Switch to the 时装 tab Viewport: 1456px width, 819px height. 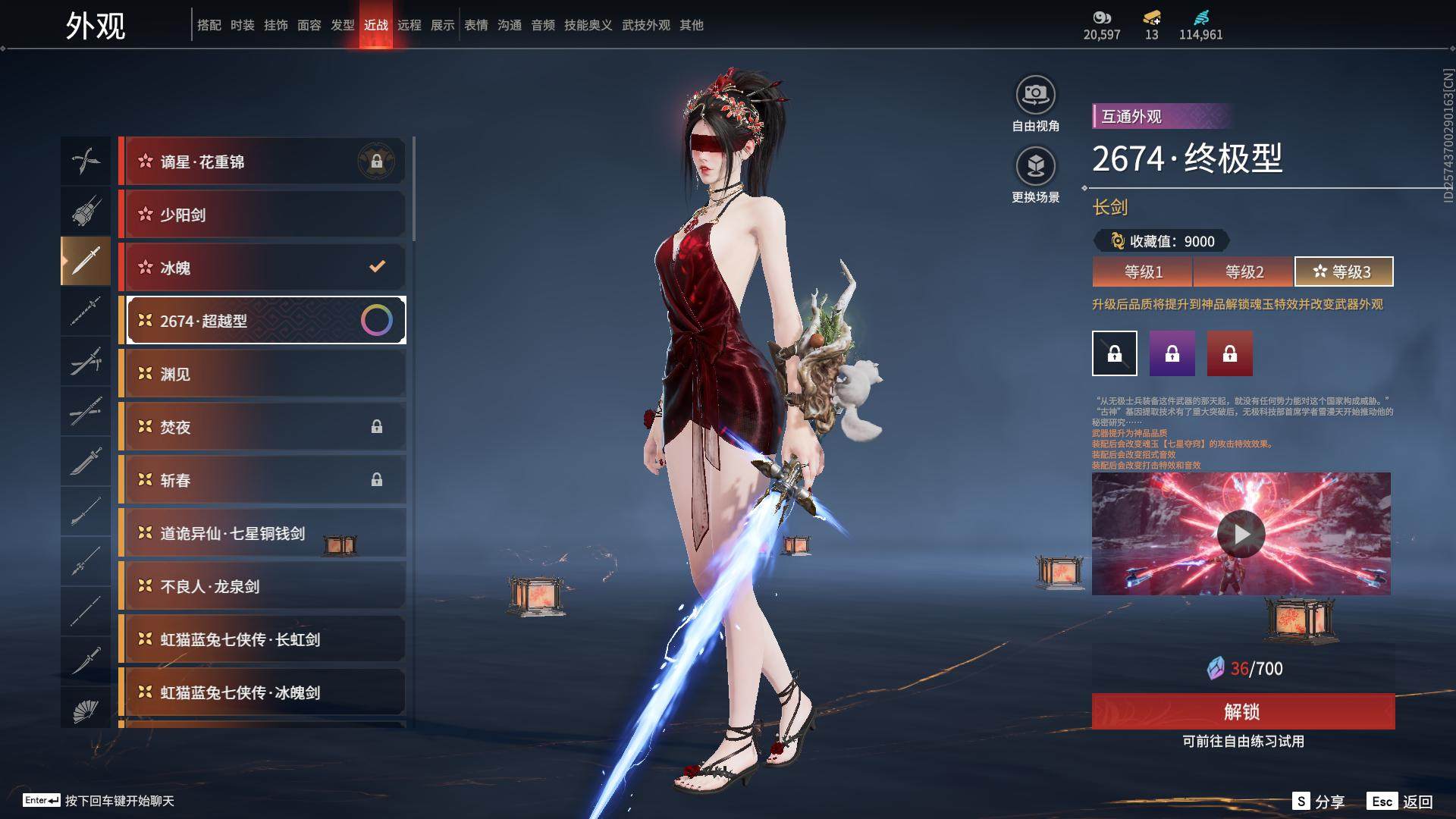[x=243, y=25]
